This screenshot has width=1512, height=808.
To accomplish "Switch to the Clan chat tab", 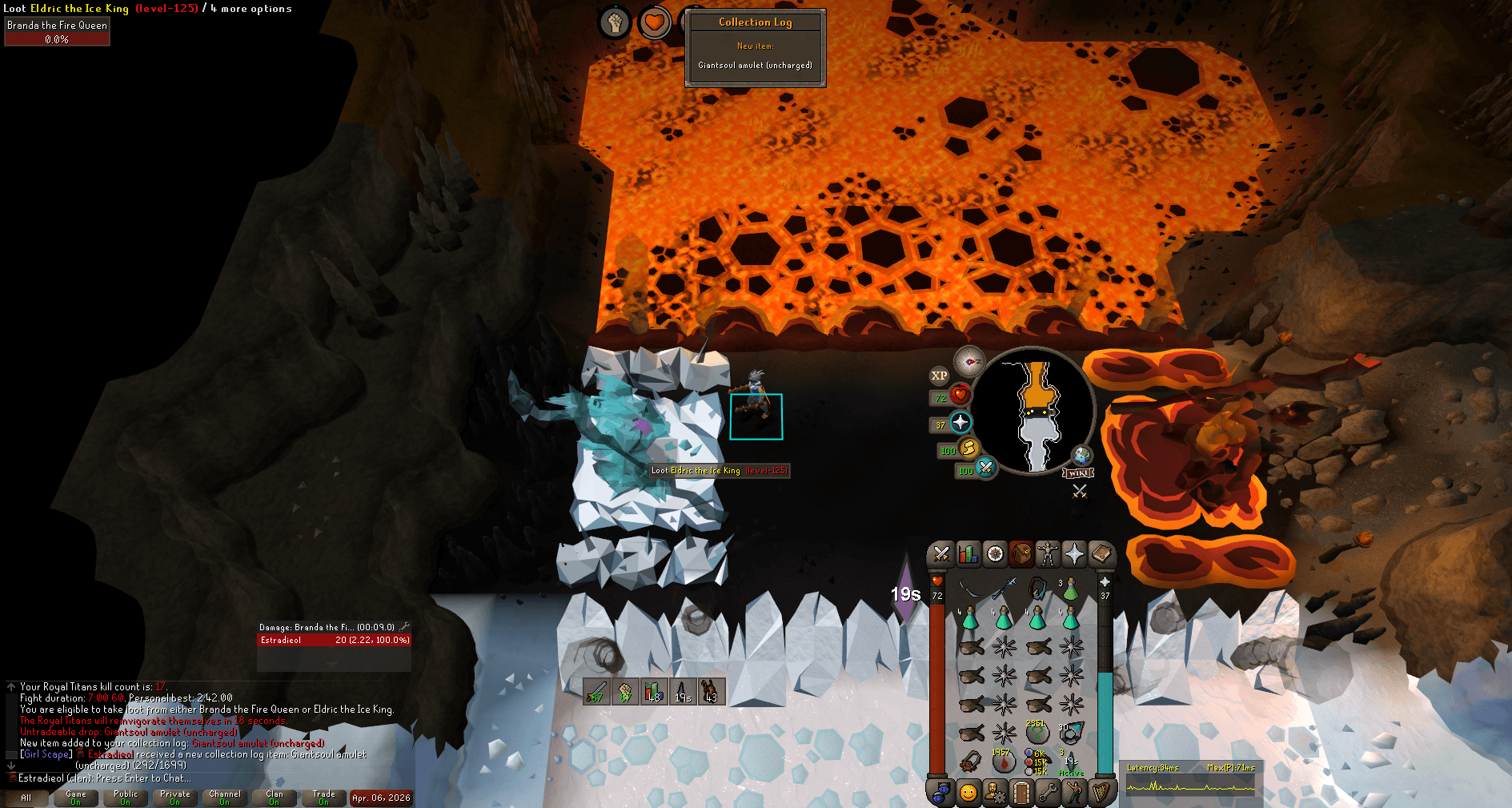I will click(275, 795).
